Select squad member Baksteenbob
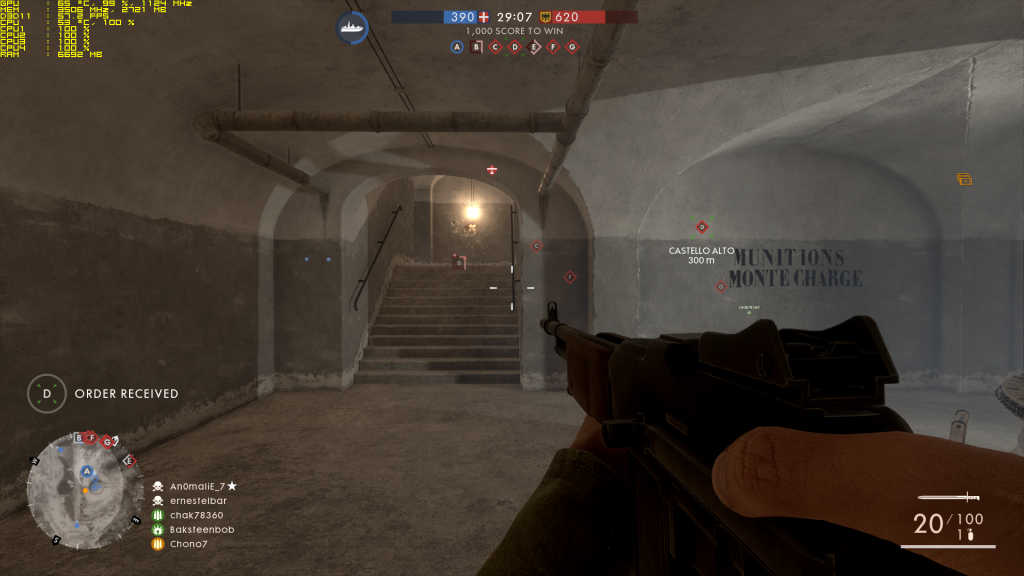 coord(194,529)
